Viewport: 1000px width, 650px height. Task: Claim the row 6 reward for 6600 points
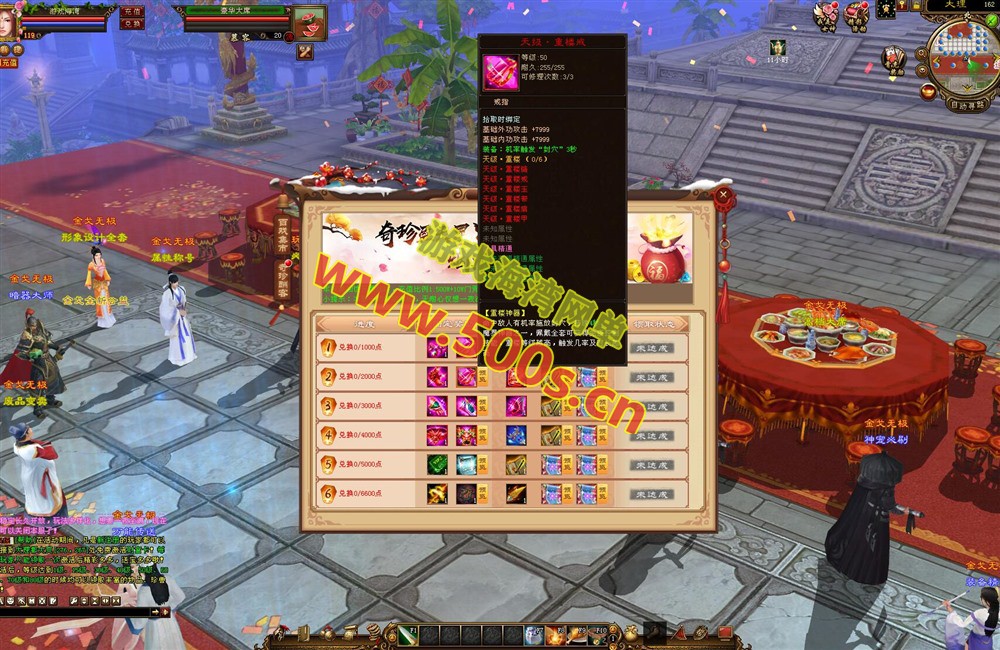651,494
